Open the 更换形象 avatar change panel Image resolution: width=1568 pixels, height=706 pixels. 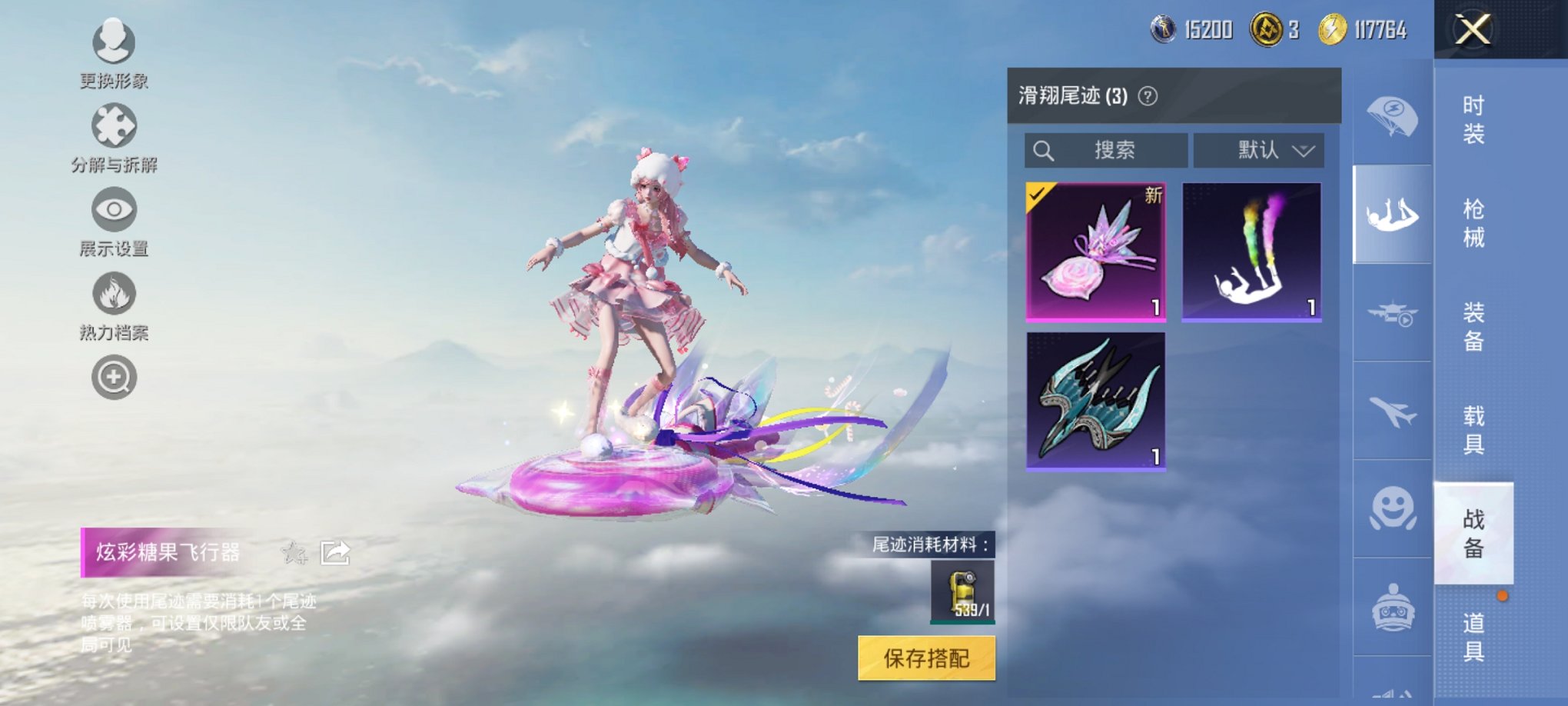(112, 42)
